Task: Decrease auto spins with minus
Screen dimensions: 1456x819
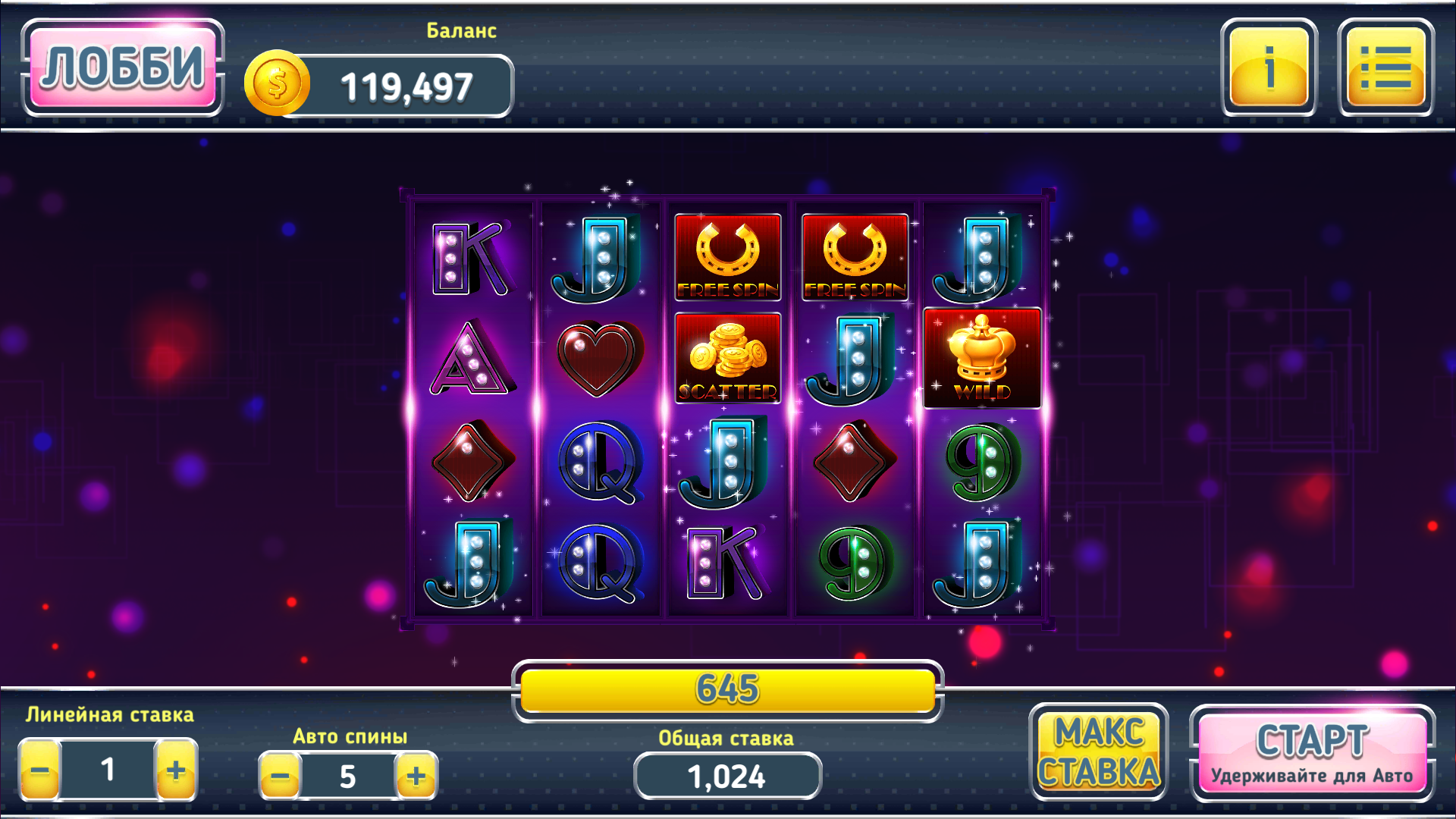Action: tap(281, 775)
